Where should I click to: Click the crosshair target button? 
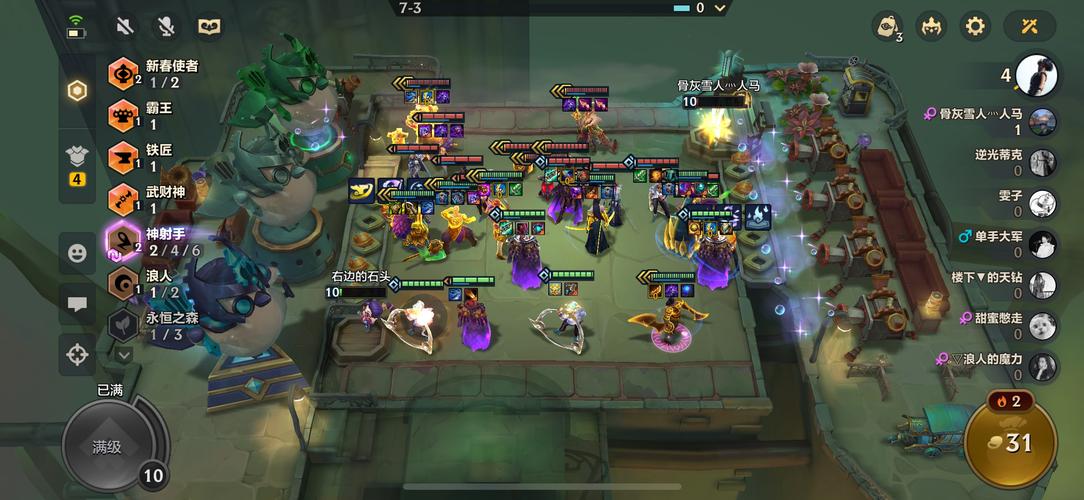tap(77, 353)
